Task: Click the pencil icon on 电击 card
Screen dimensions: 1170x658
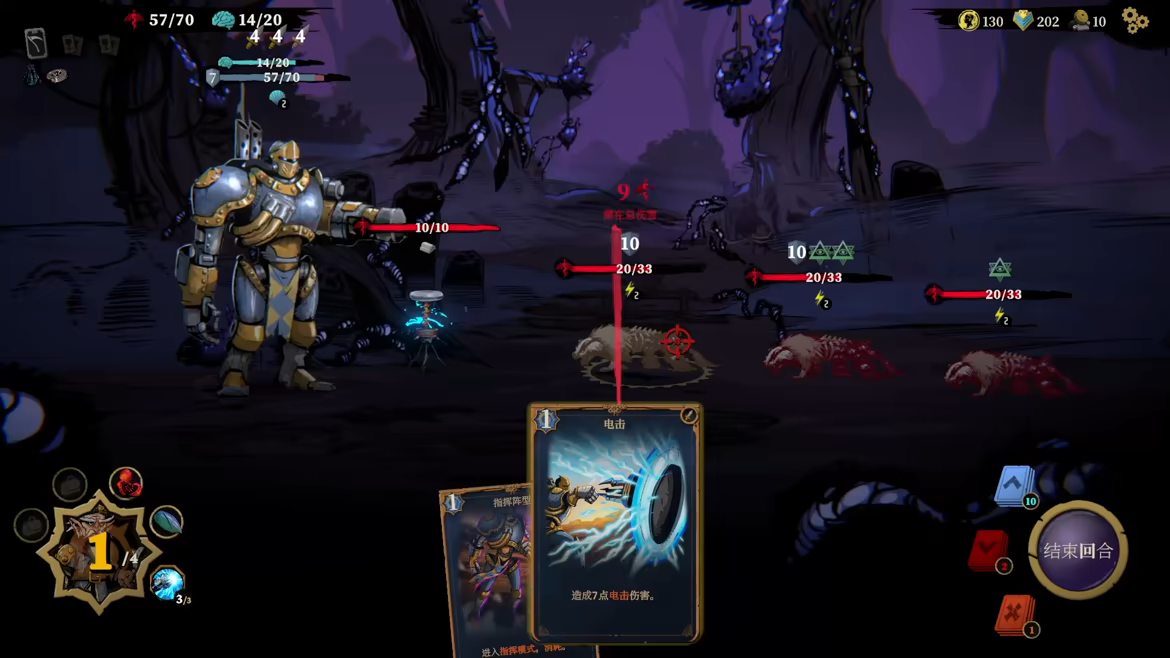Action: (x=688, y=416)
